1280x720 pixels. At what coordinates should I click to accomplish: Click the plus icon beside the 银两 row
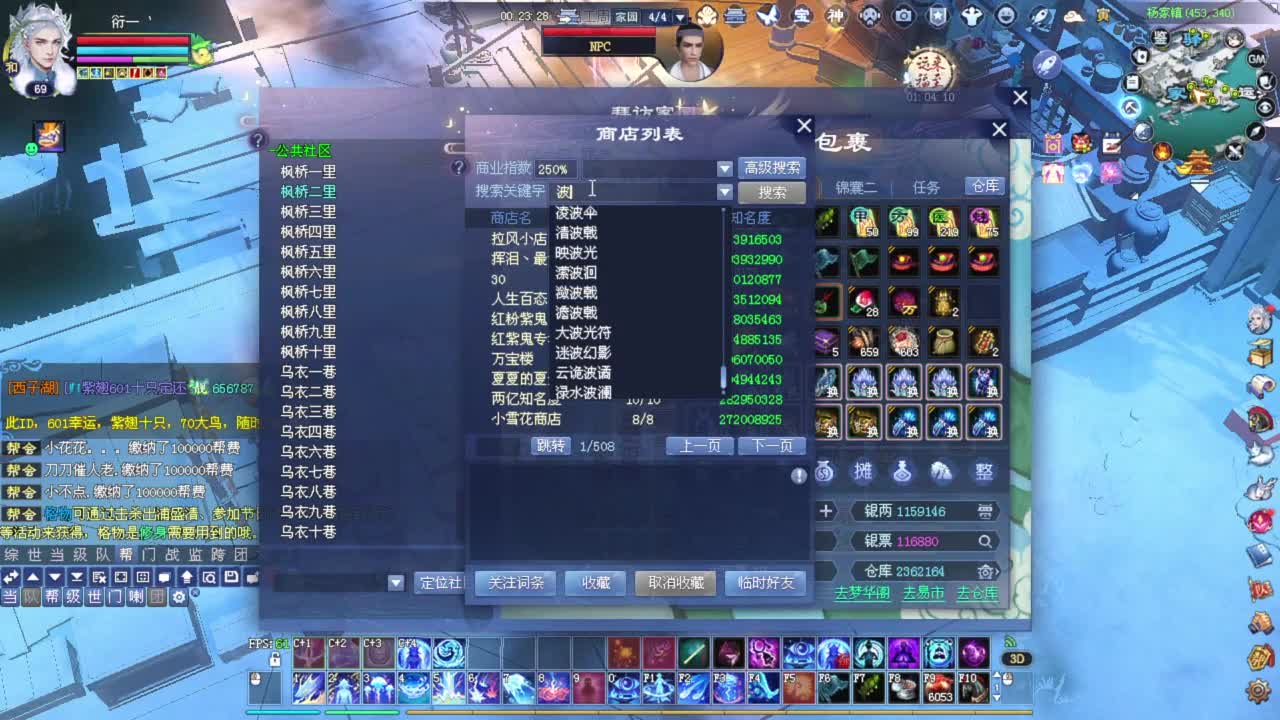(826, 512)
